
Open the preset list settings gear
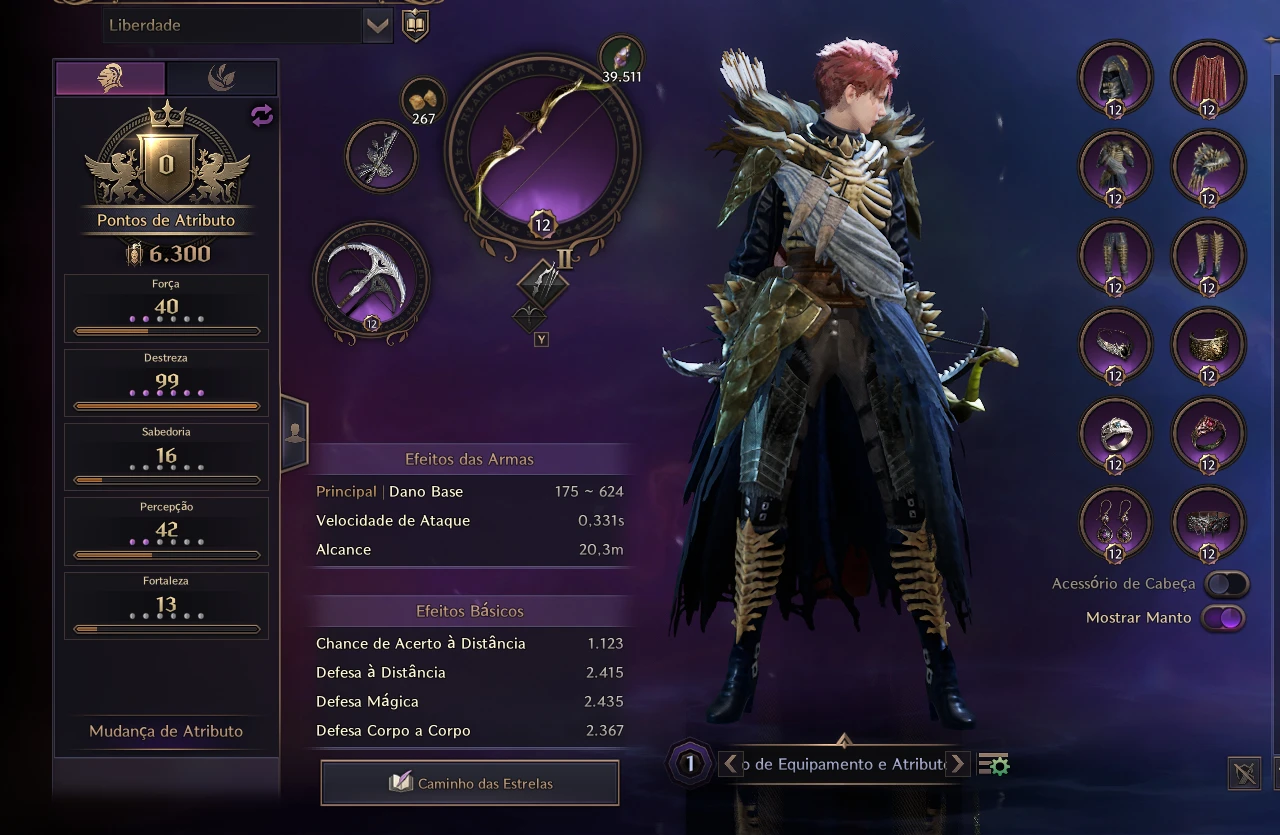click(994, 765)
